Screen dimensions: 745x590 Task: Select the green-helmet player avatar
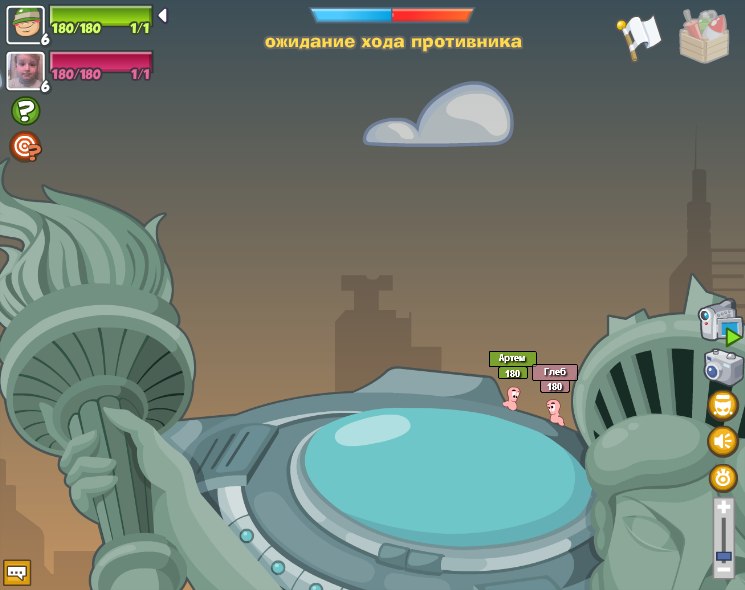tap(25, 24)
